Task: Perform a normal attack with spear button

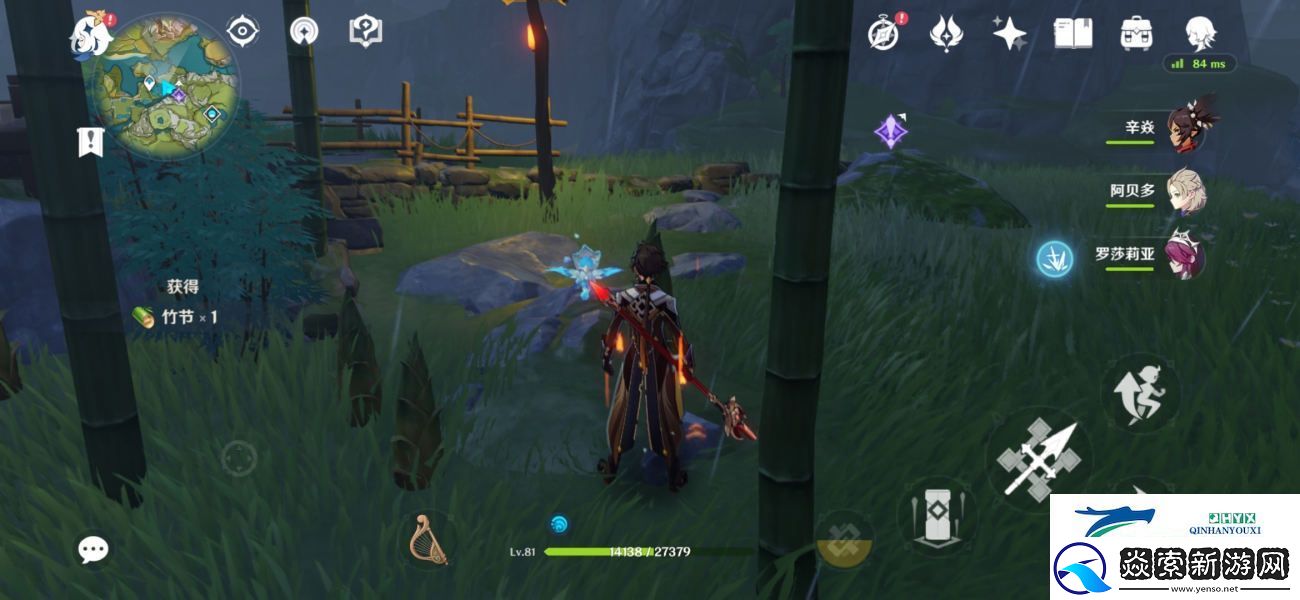Action: click(1037, 459)
